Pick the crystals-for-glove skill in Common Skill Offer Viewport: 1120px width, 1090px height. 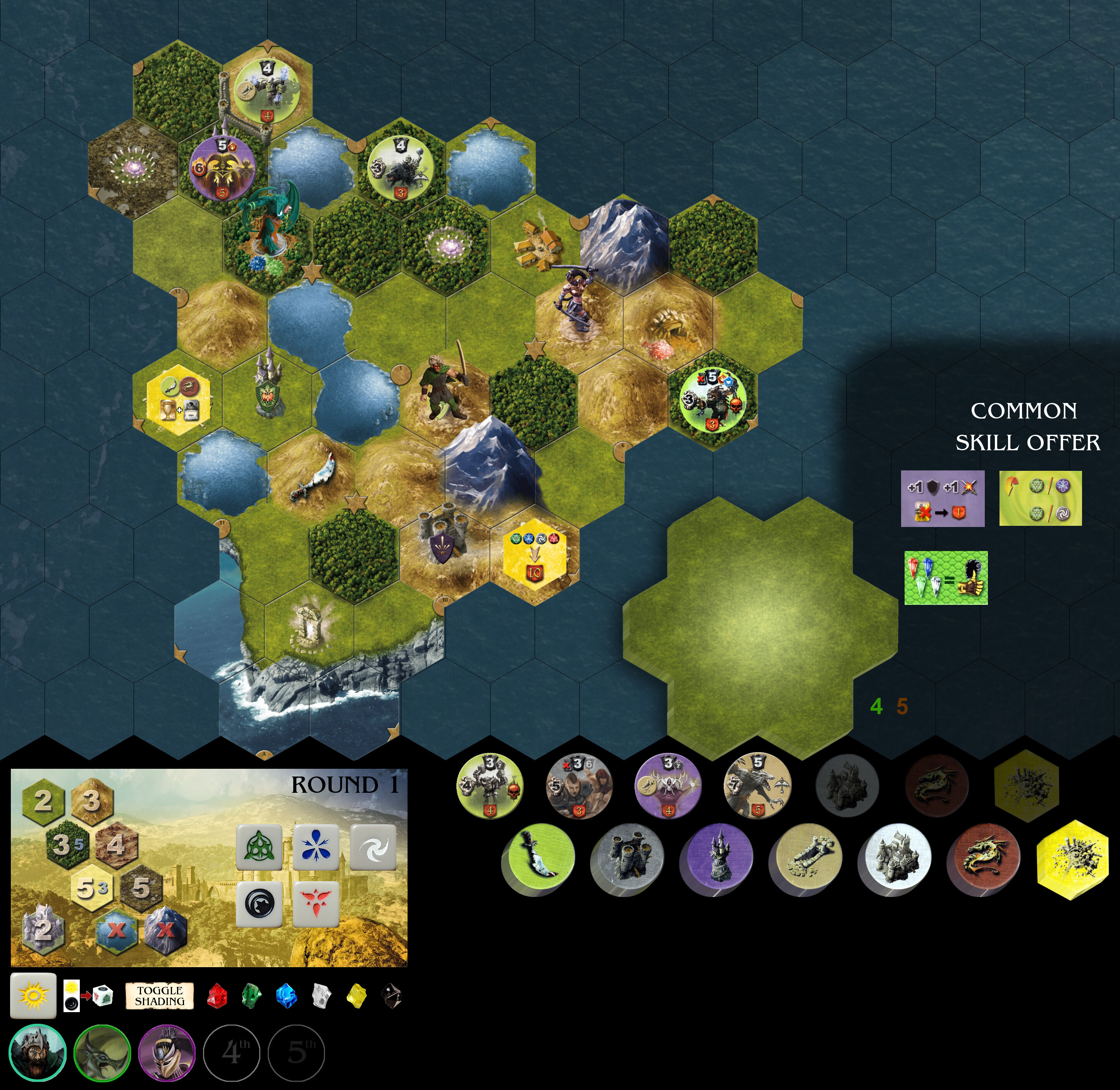click(945, 578)
